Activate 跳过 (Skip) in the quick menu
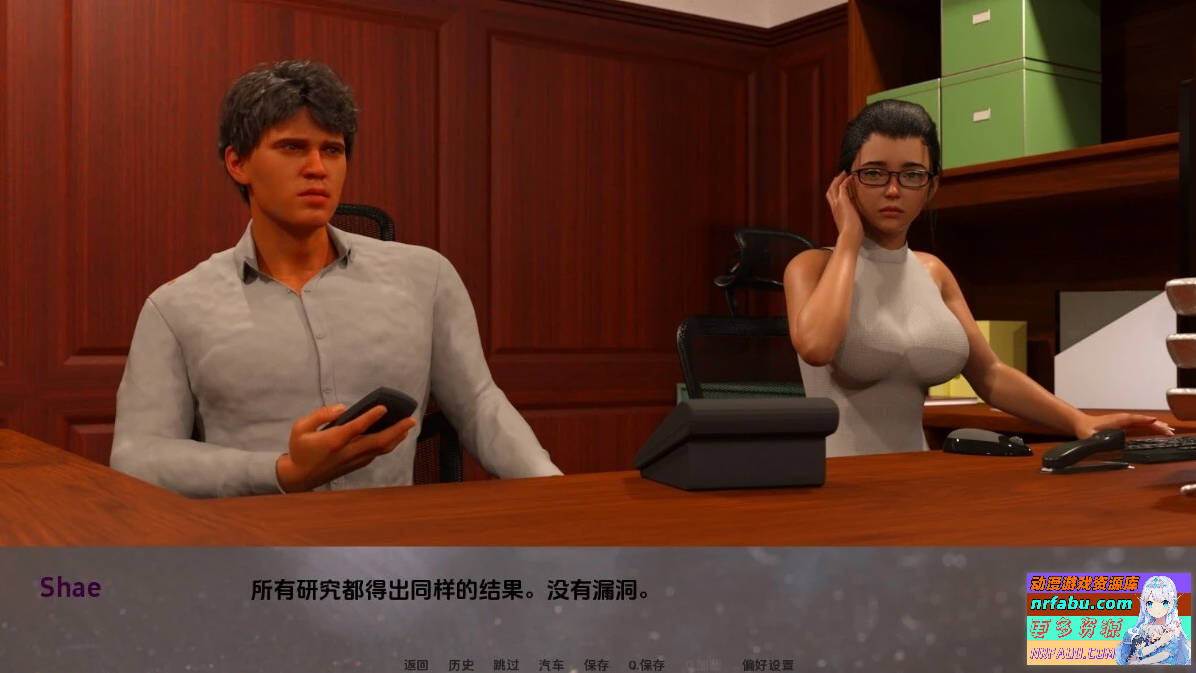This screenshot has width=1196, height=673. tap(506, 665)
